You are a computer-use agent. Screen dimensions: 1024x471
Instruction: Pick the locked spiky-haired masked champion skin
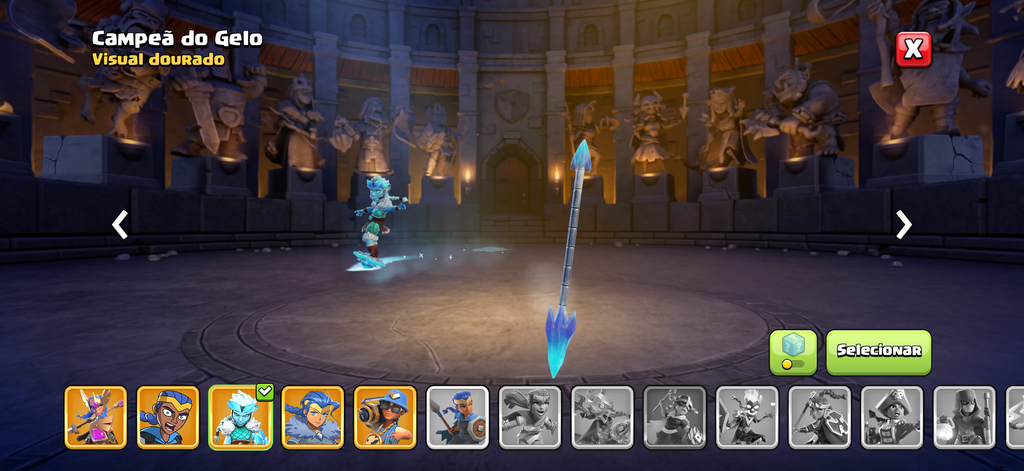pos(747,417)
